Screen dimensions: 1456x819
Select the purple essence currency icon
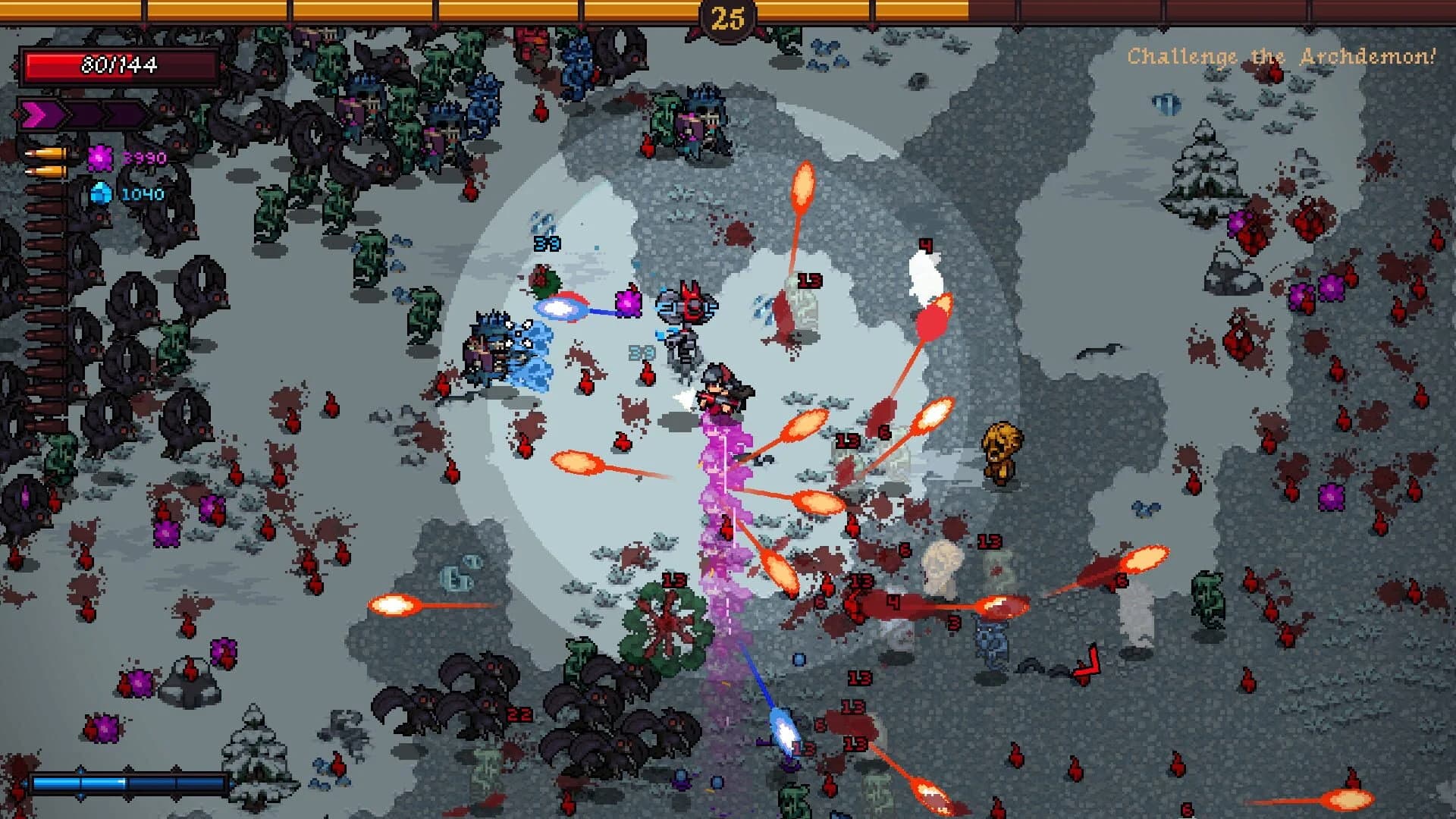click(100, 157)
